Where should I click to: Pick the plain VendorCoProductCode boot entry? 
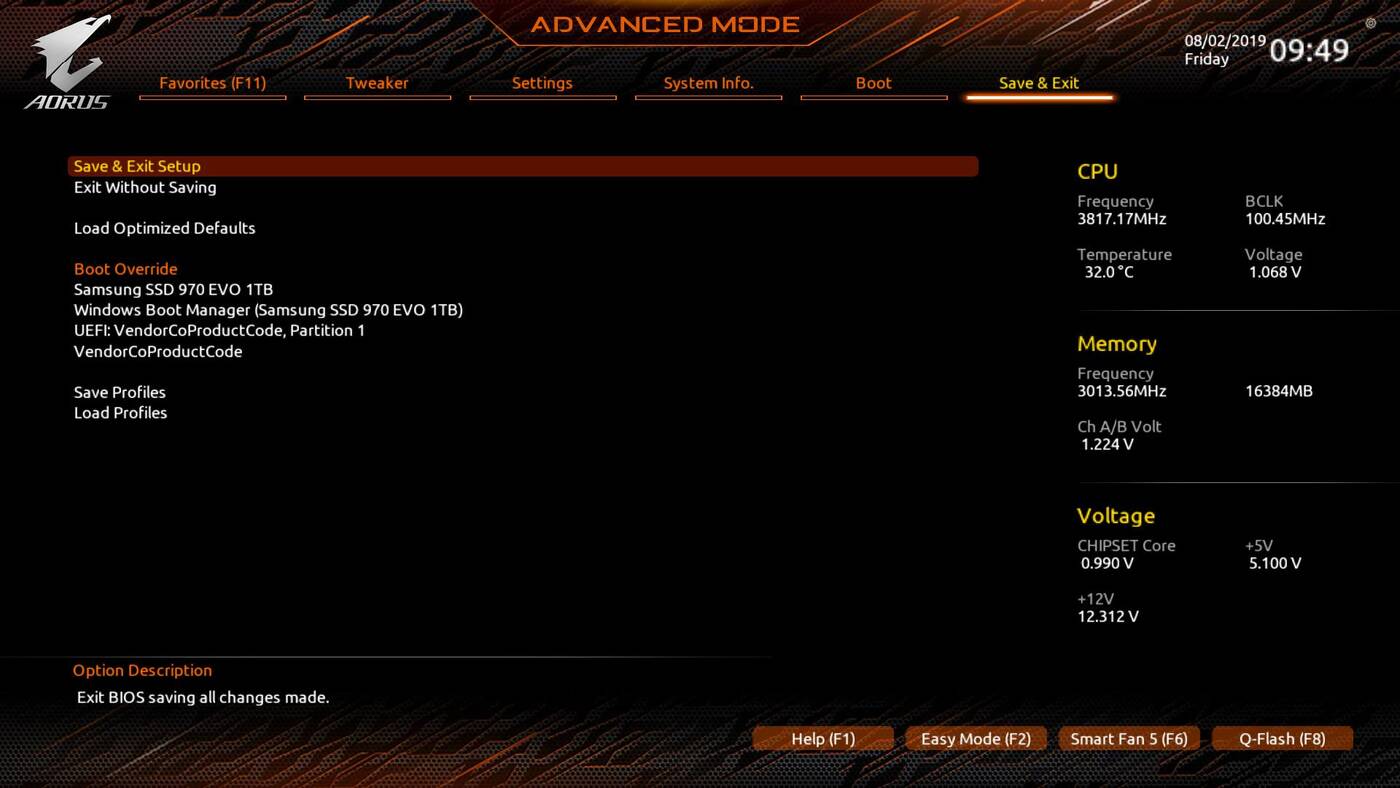pos(158,351)
